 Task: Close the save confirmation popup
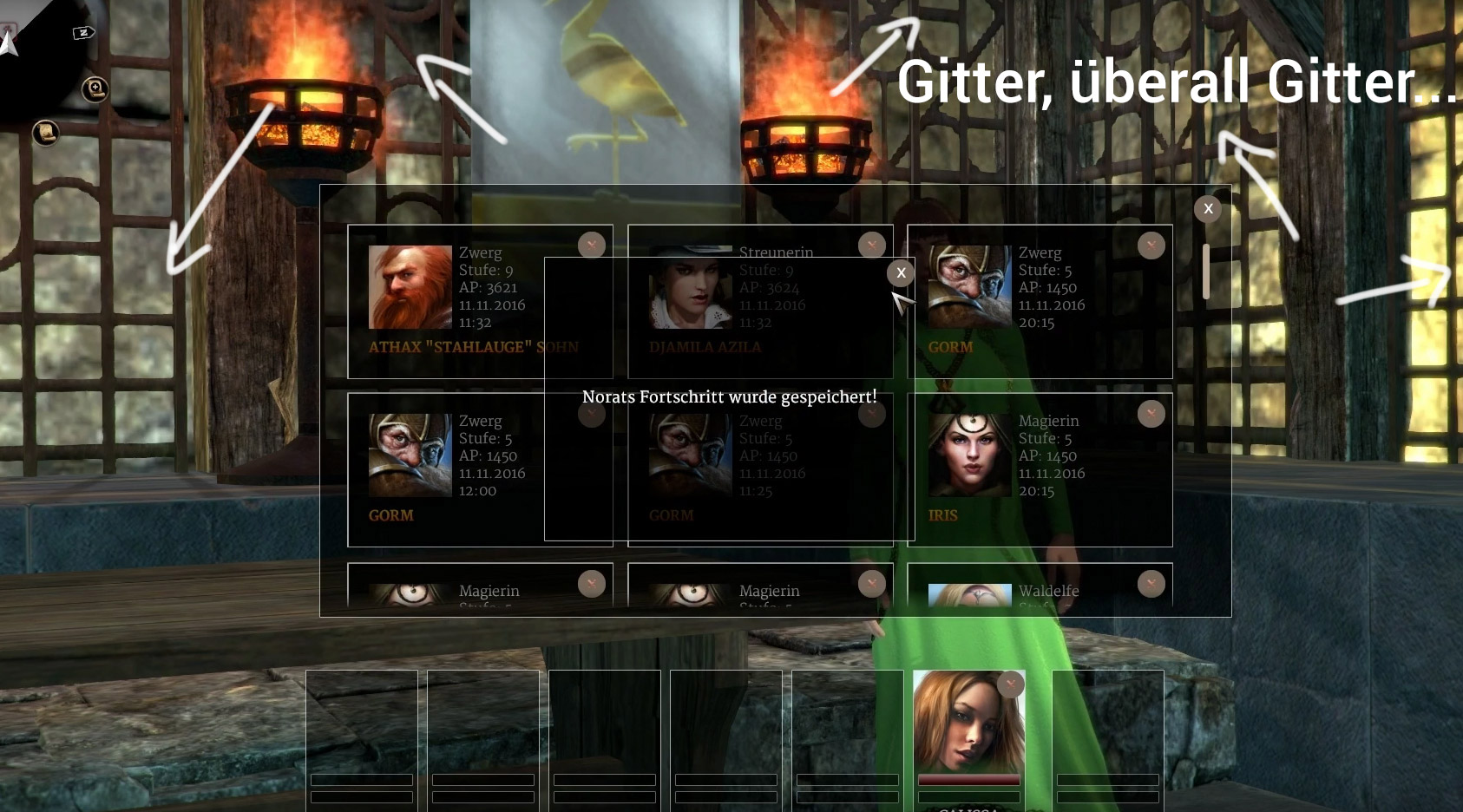point(901,273)
